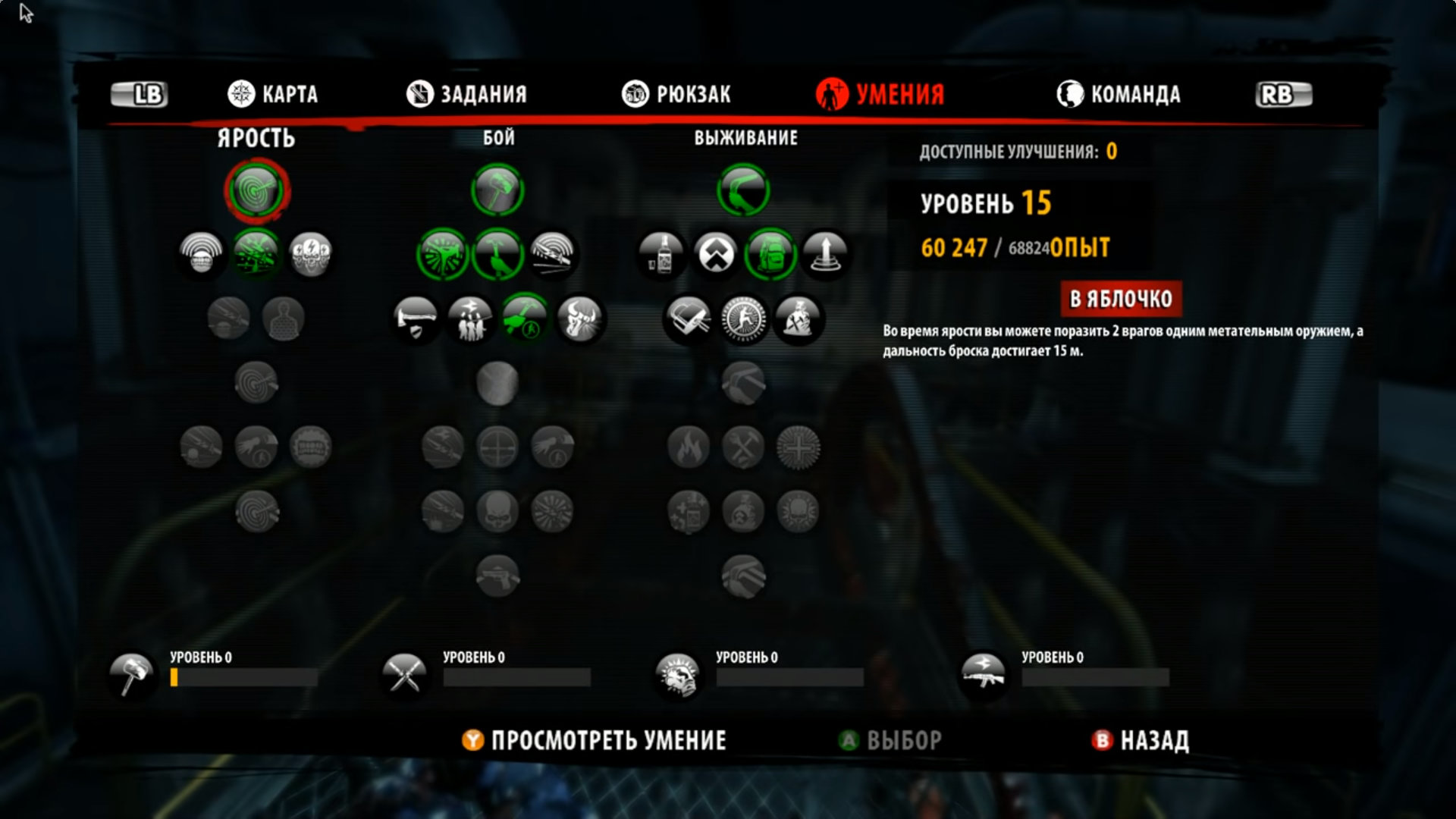
Task: Open the Команда (team) tab
Action: [x=1119, y=94]
